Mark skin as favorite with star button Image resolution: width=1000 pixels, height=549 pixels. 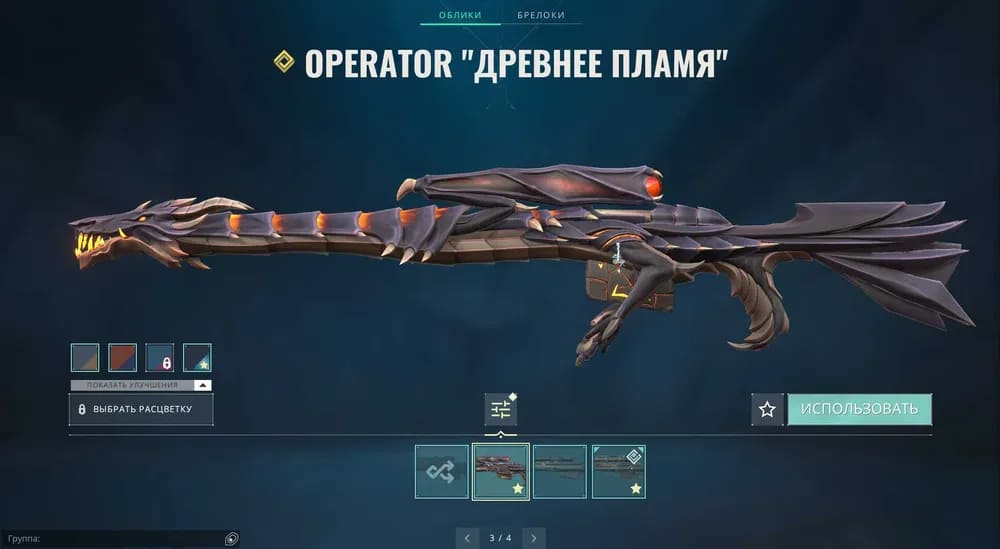(767, 409)
